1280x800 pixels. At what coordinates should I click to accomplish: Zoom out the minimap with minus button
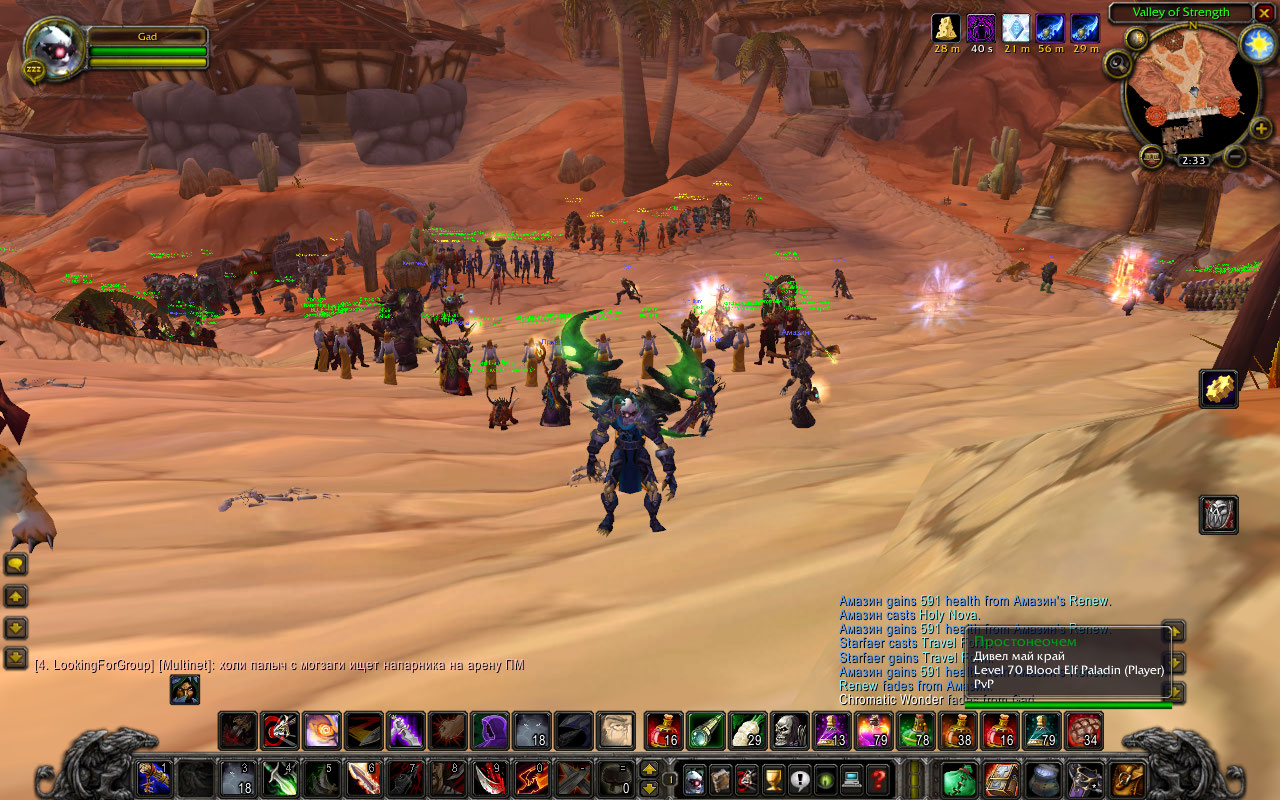pos(1235,156)
